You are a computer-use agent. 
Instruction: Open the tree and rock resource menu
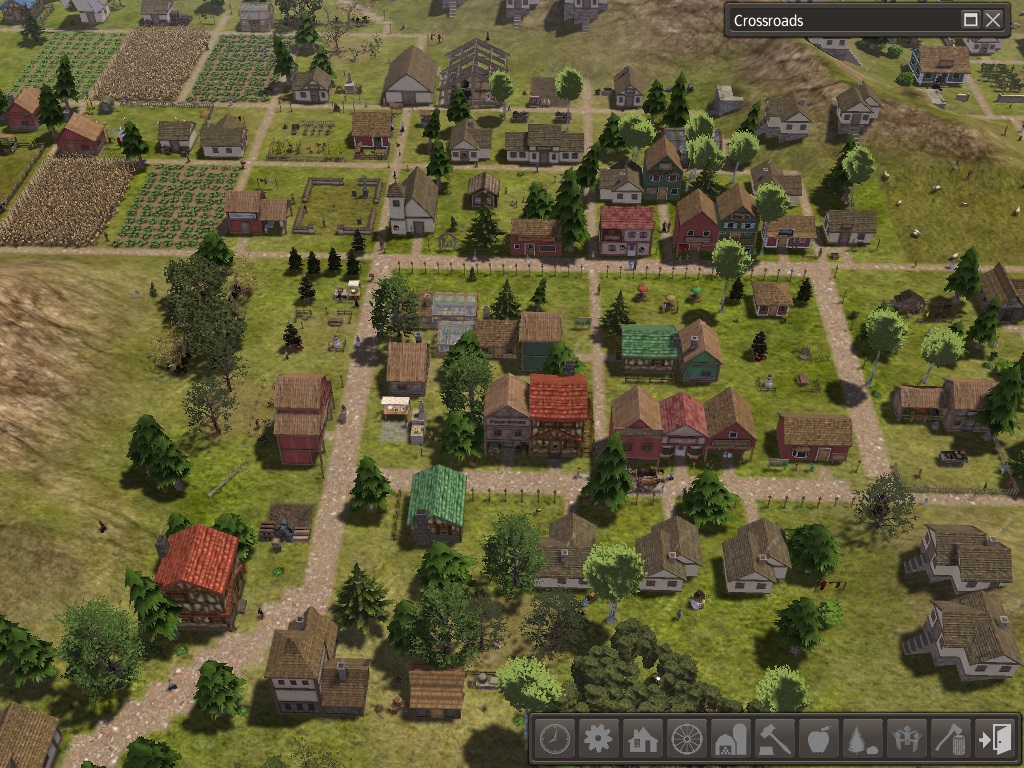click(x=862, y=740)
